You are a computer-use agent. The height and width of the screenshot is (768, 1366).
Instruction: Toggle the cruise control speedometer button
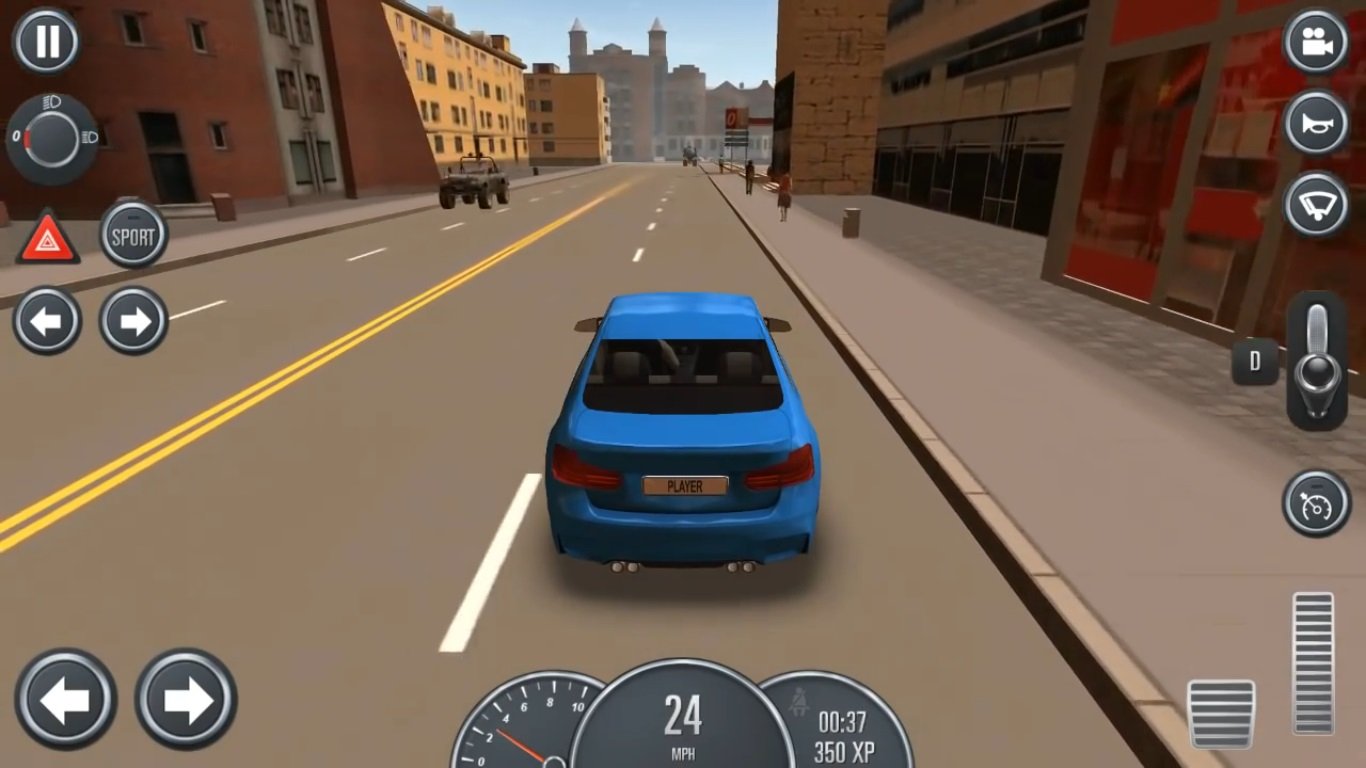(1316, 503)
